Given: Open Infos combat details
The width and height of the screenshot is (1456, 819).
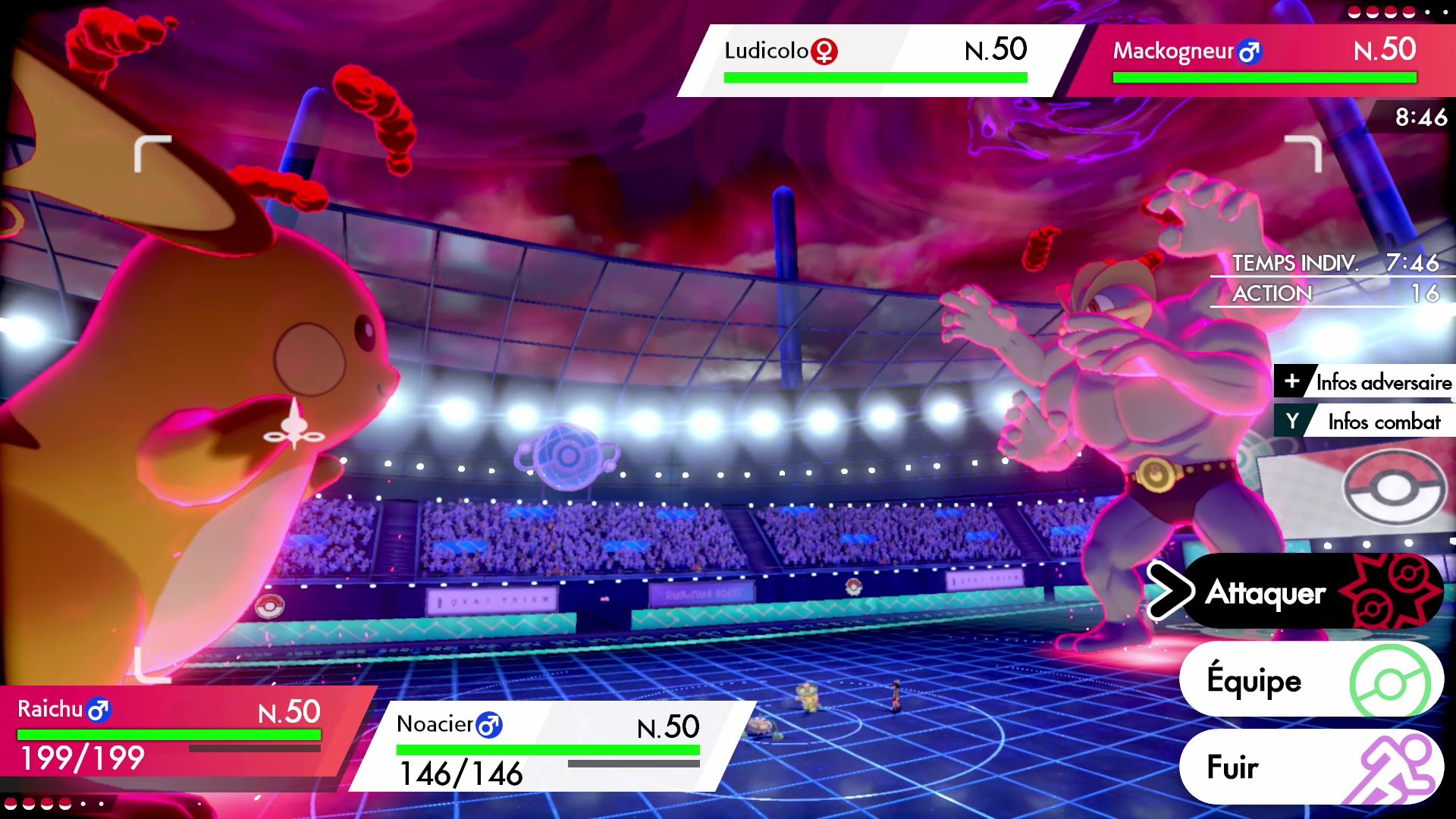Looking at the screenshot, I should [1367, 422].
